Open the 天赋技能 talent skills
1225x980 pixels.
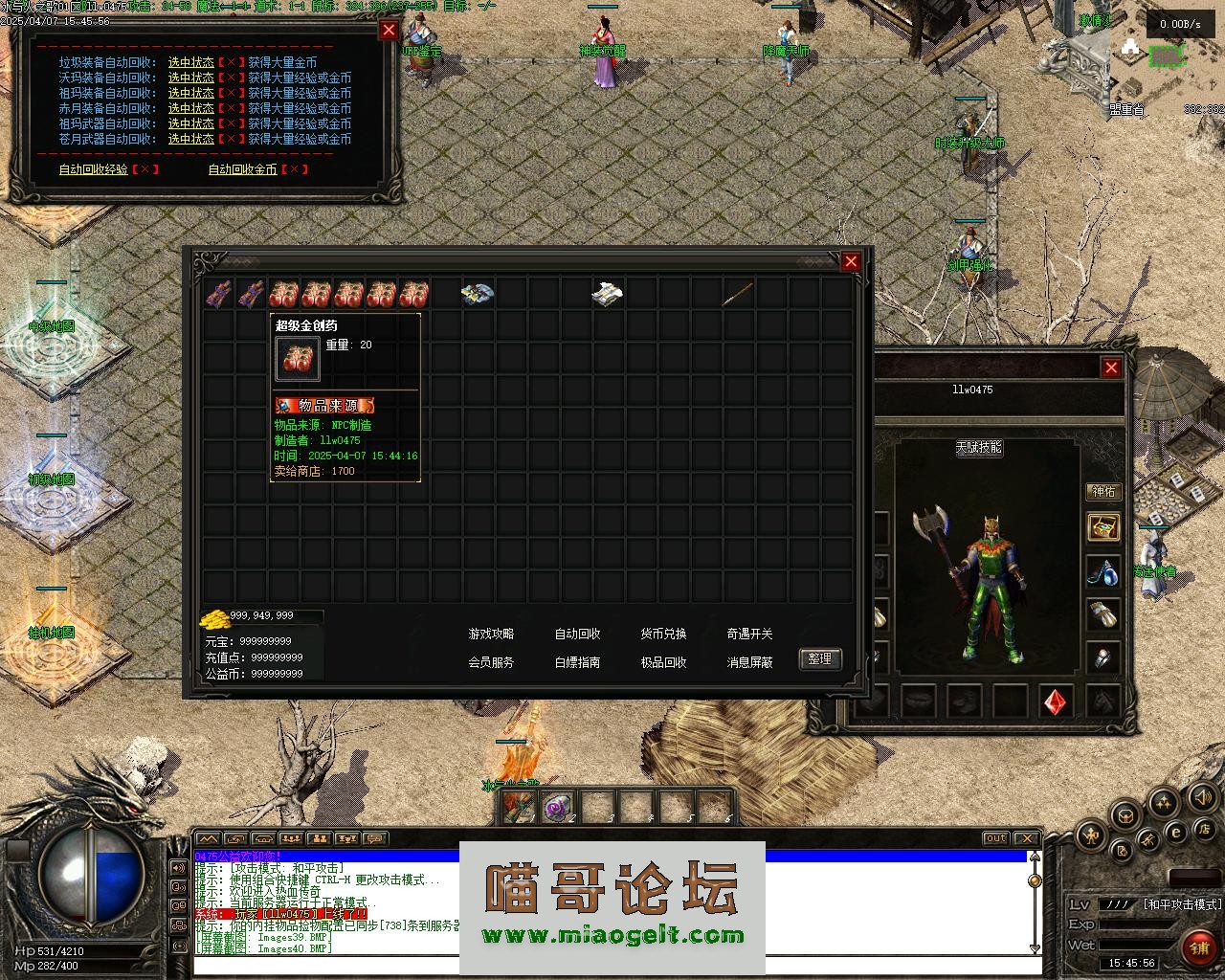coord(978,447)
